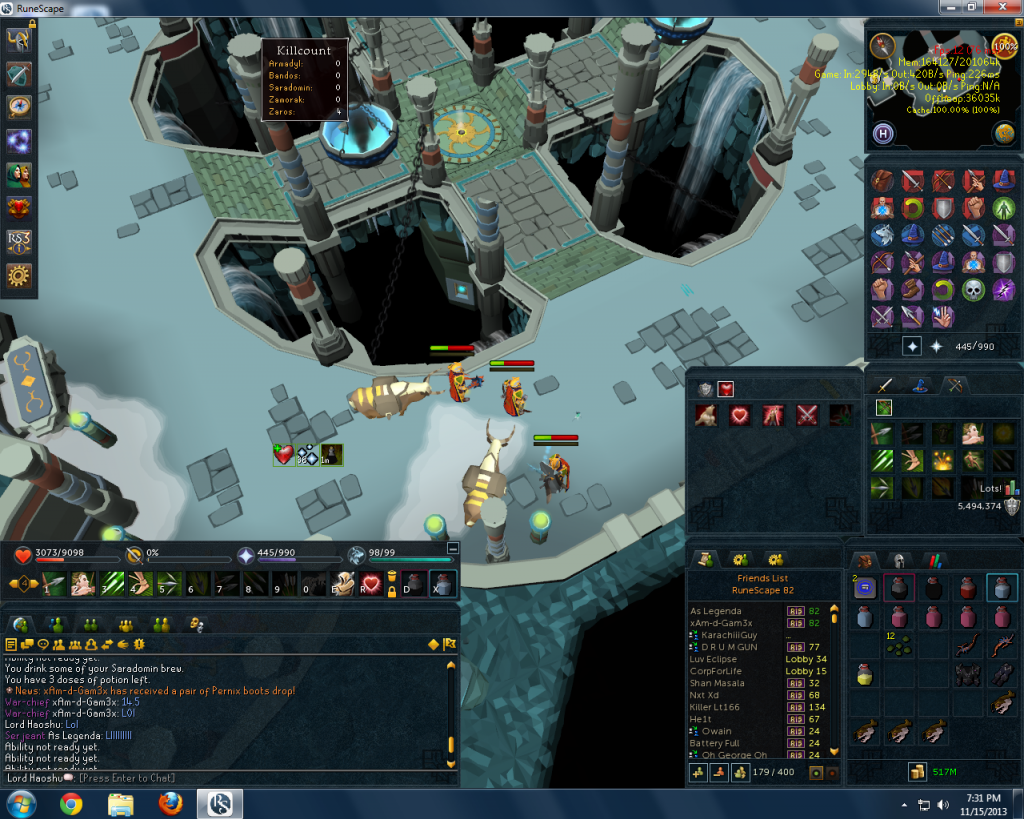Image resolution: width=1024 pixels, height=819 pixels.
Task: Click the minimap compass
Action: [x=882, y=47]
